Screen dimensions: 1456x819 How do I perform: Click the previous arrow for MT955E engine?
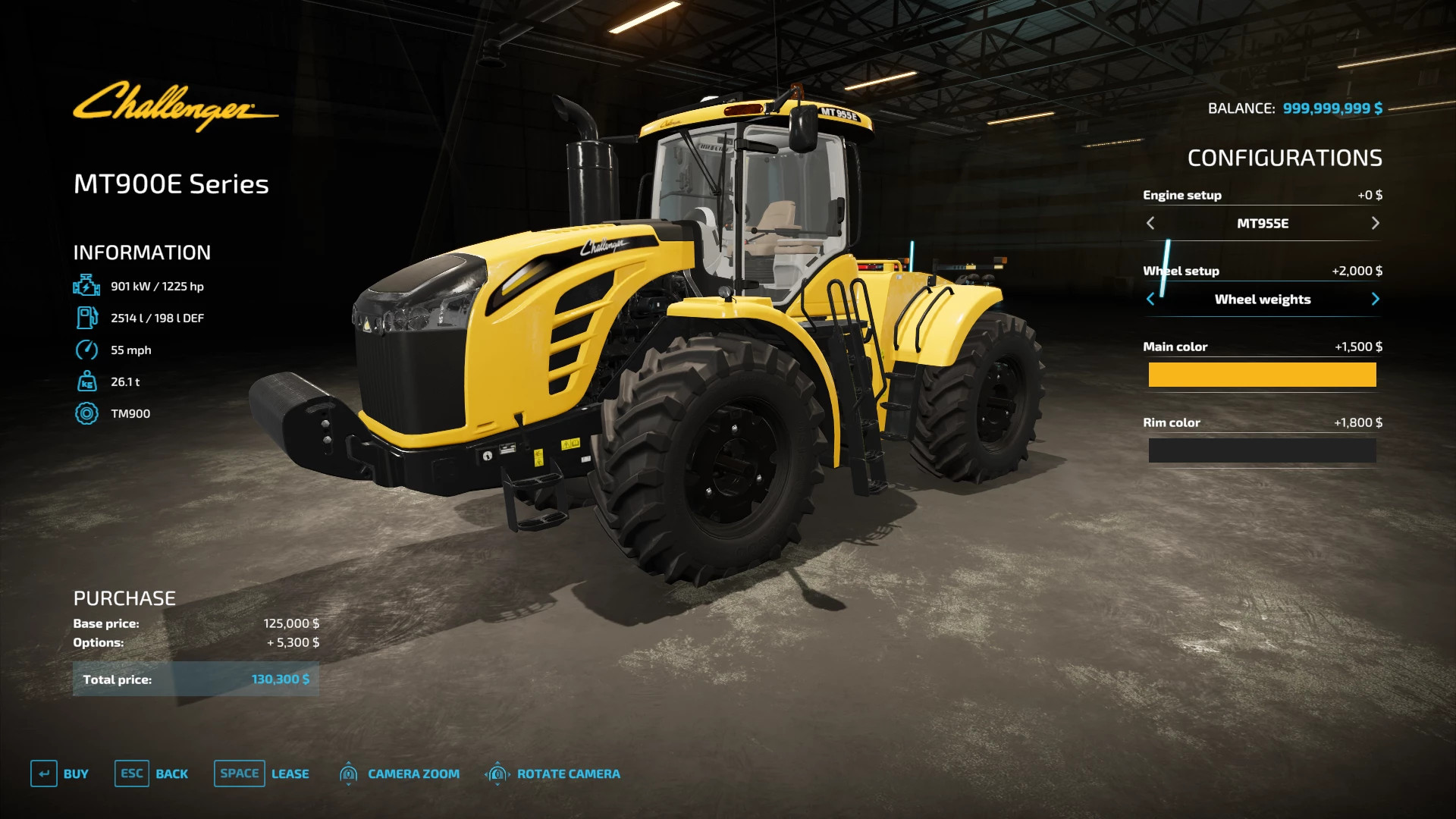click(x=1150, y=223)
